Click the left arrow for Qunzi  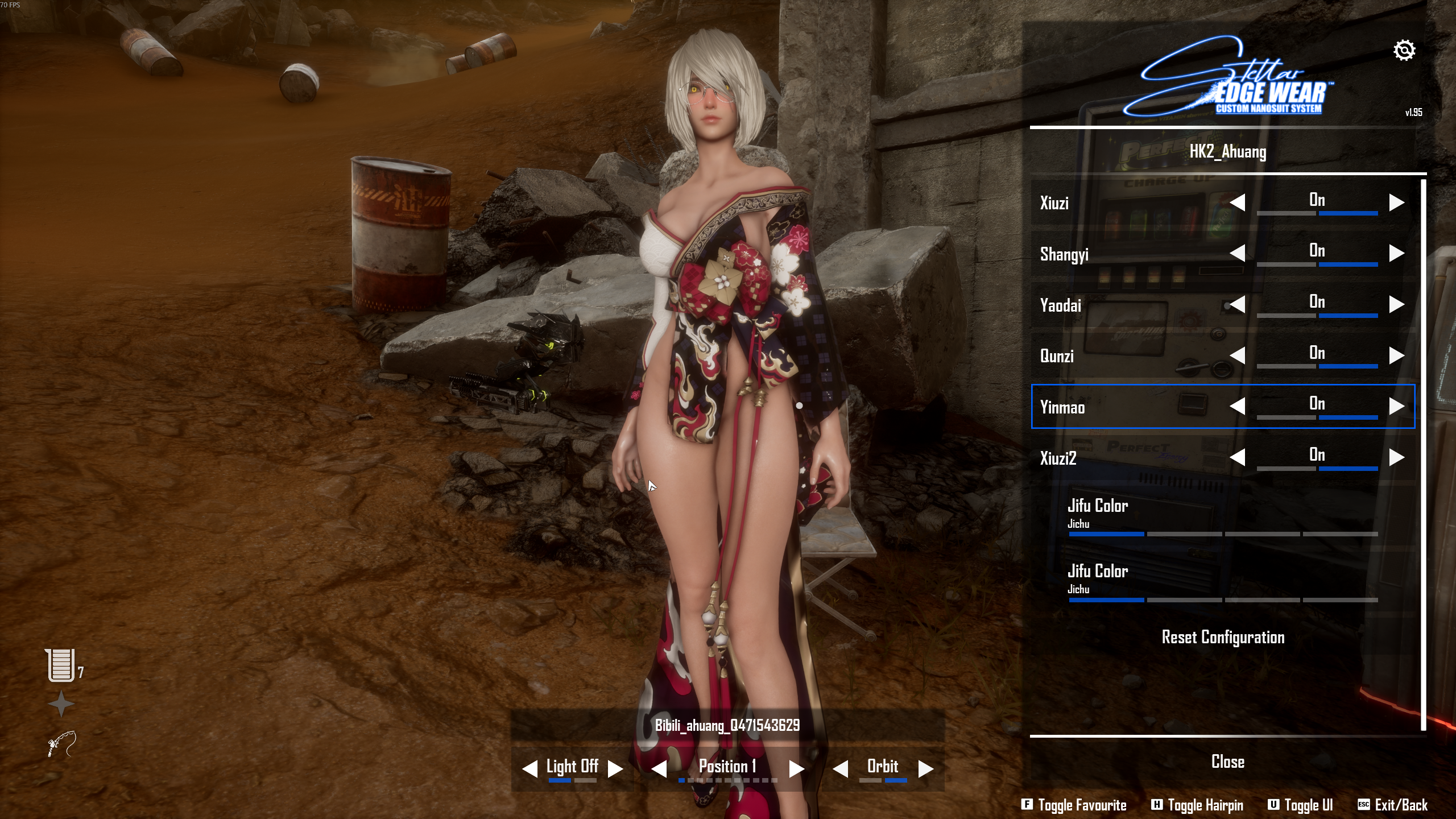click(1237, 355)
